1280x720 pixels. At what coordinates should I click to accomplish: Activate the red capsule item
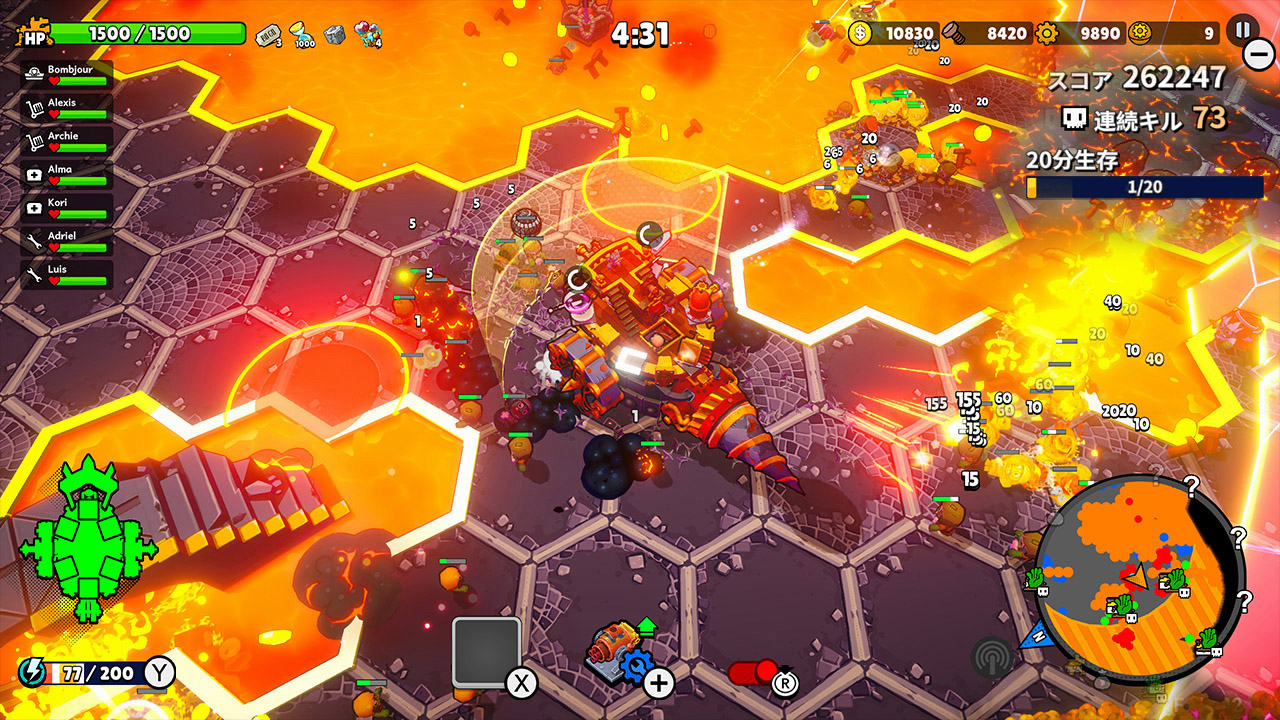pyautogui.click(x=754, y=673)
